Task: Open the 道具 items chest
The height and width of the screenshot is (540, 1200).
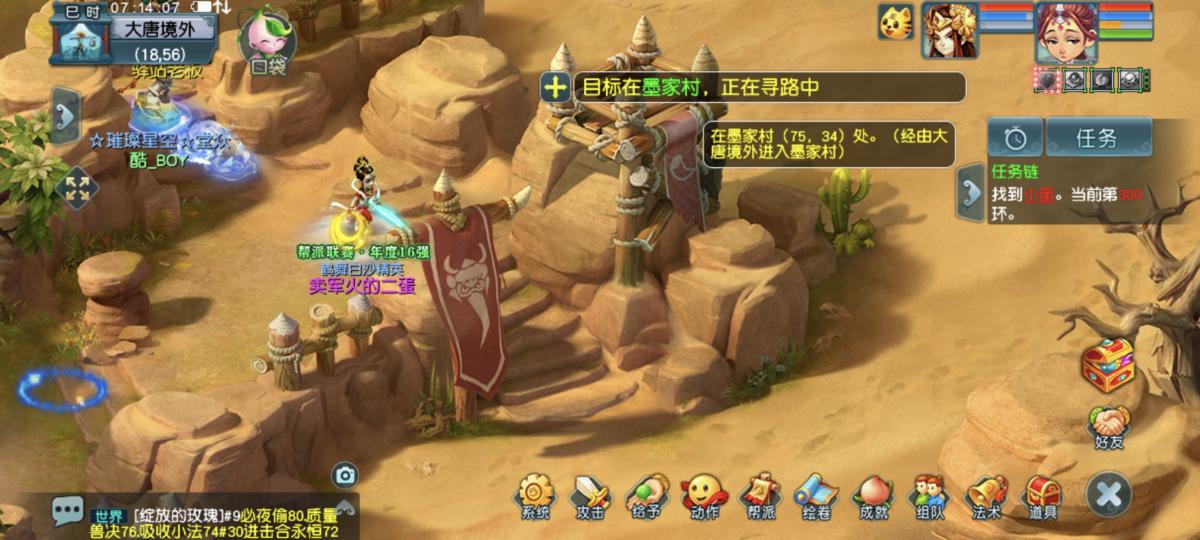Action: 1043,495
